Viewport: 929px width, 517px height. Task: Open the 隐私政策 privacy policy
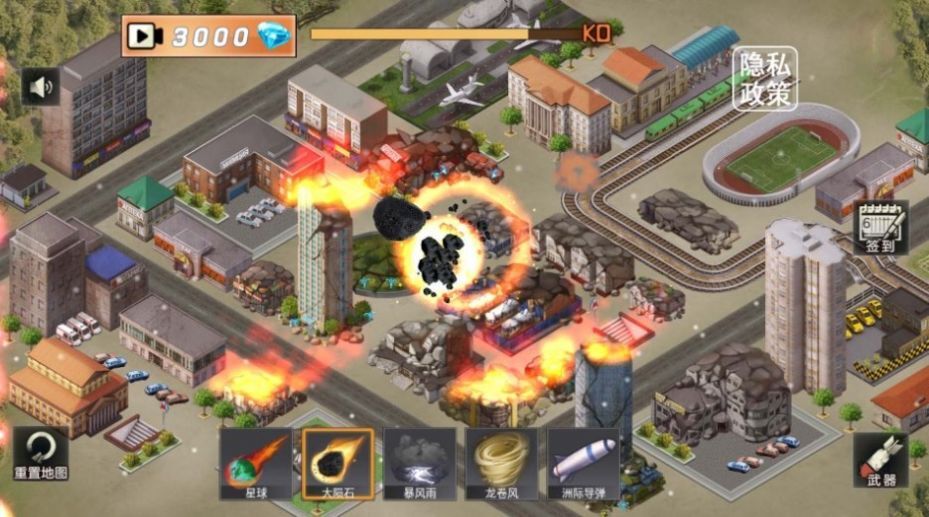(x=766, y=78)
